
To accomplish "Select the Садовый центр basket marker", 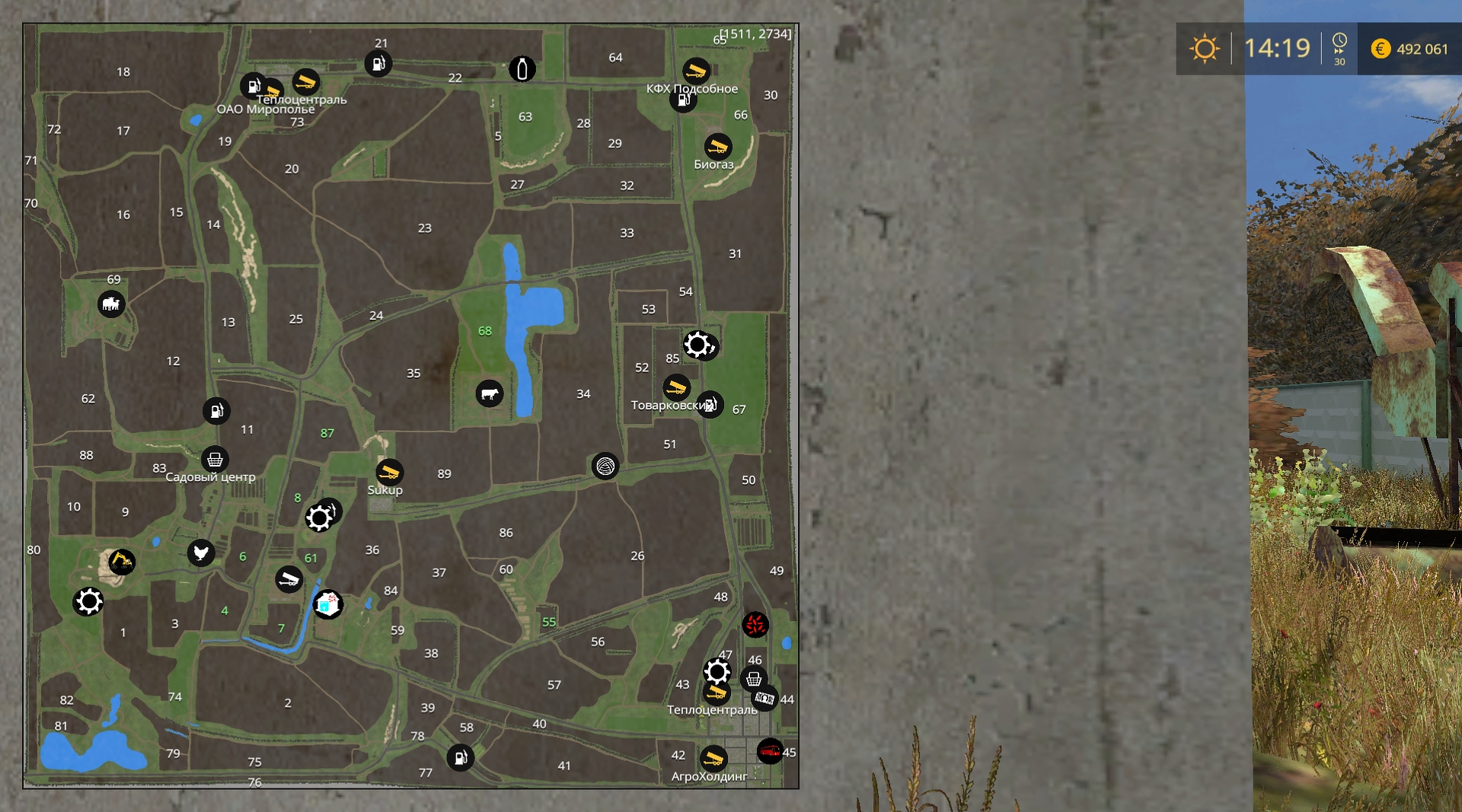I will pos(215,459).
